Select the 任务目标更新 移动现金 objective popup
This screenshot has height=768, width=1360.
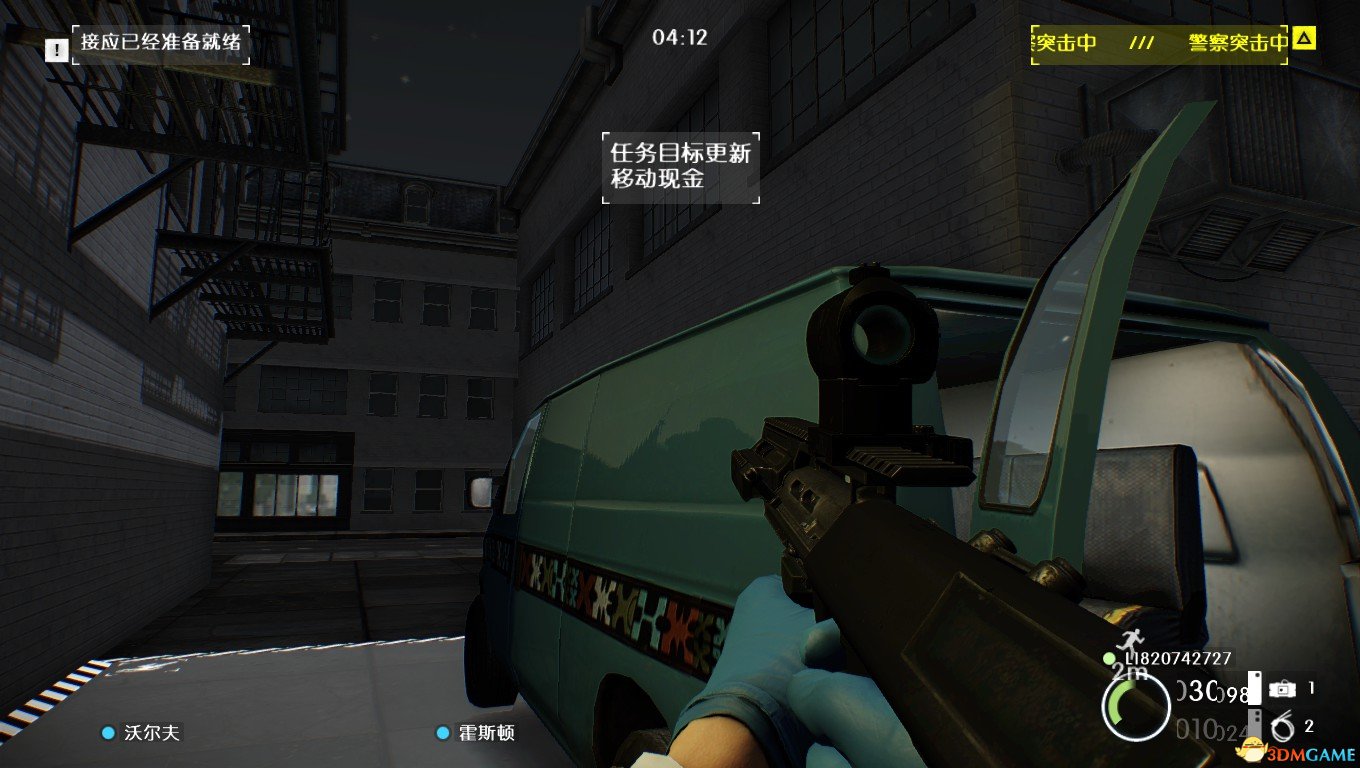click(680, 167)
